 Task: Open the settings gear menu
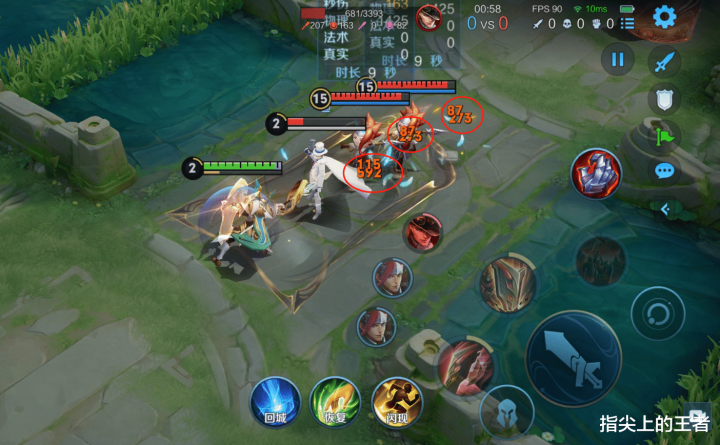click(x=664, y=17)
